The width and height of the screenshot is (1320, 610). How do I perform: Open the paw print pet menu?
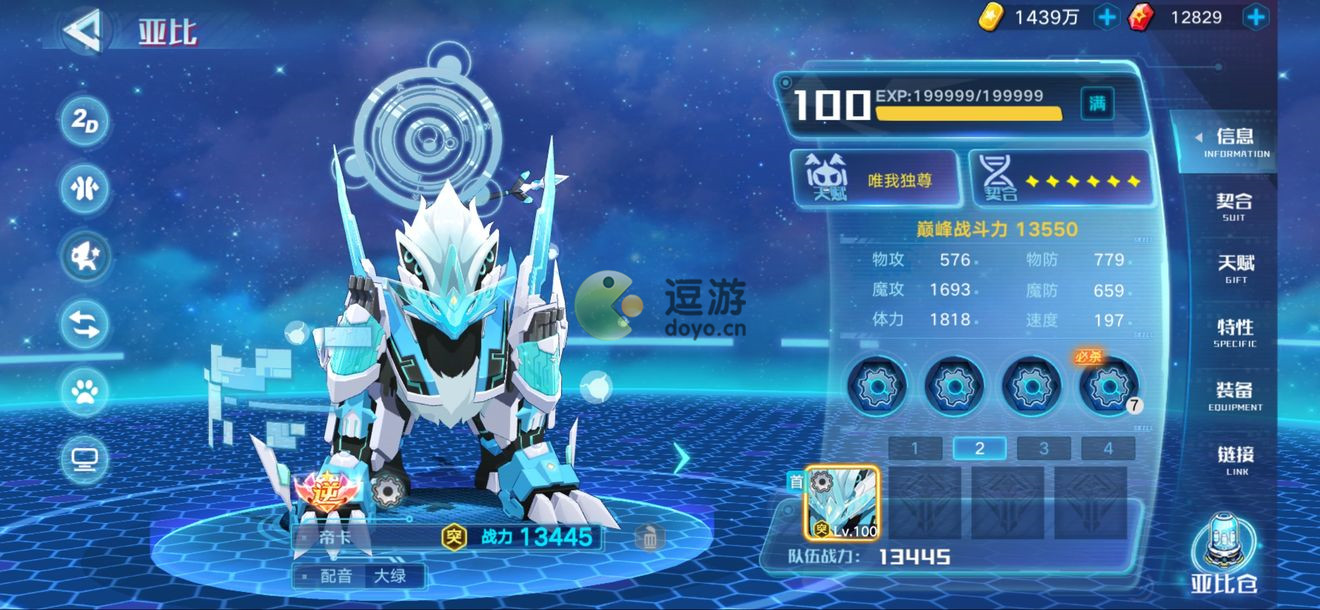pyautogui.click(x=85, y=391)
